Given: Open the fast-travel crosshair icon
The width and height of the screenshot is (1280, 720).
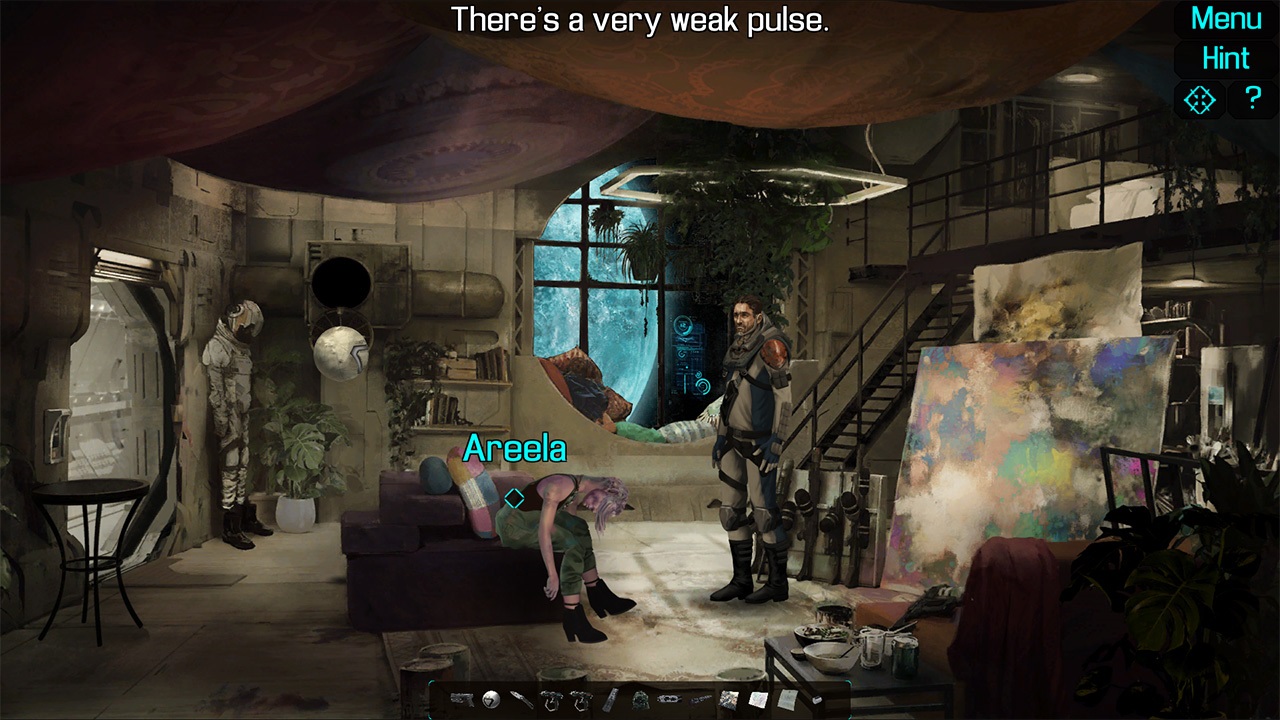Looking at the screenshot, I should pyautogui.click(x=1199, y=99).
